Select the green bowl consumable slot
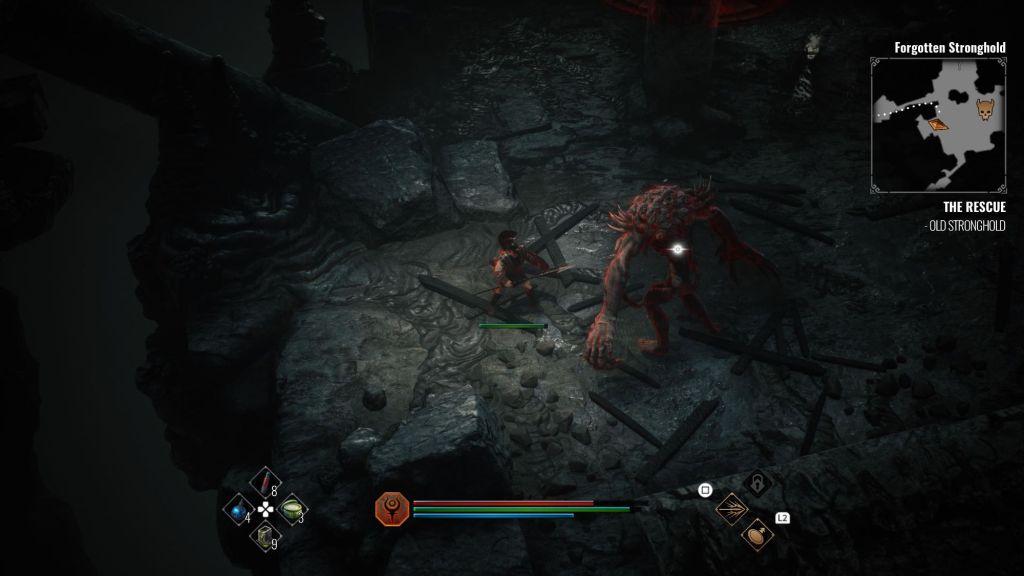1024x576 pixels. tap(291, 510)
